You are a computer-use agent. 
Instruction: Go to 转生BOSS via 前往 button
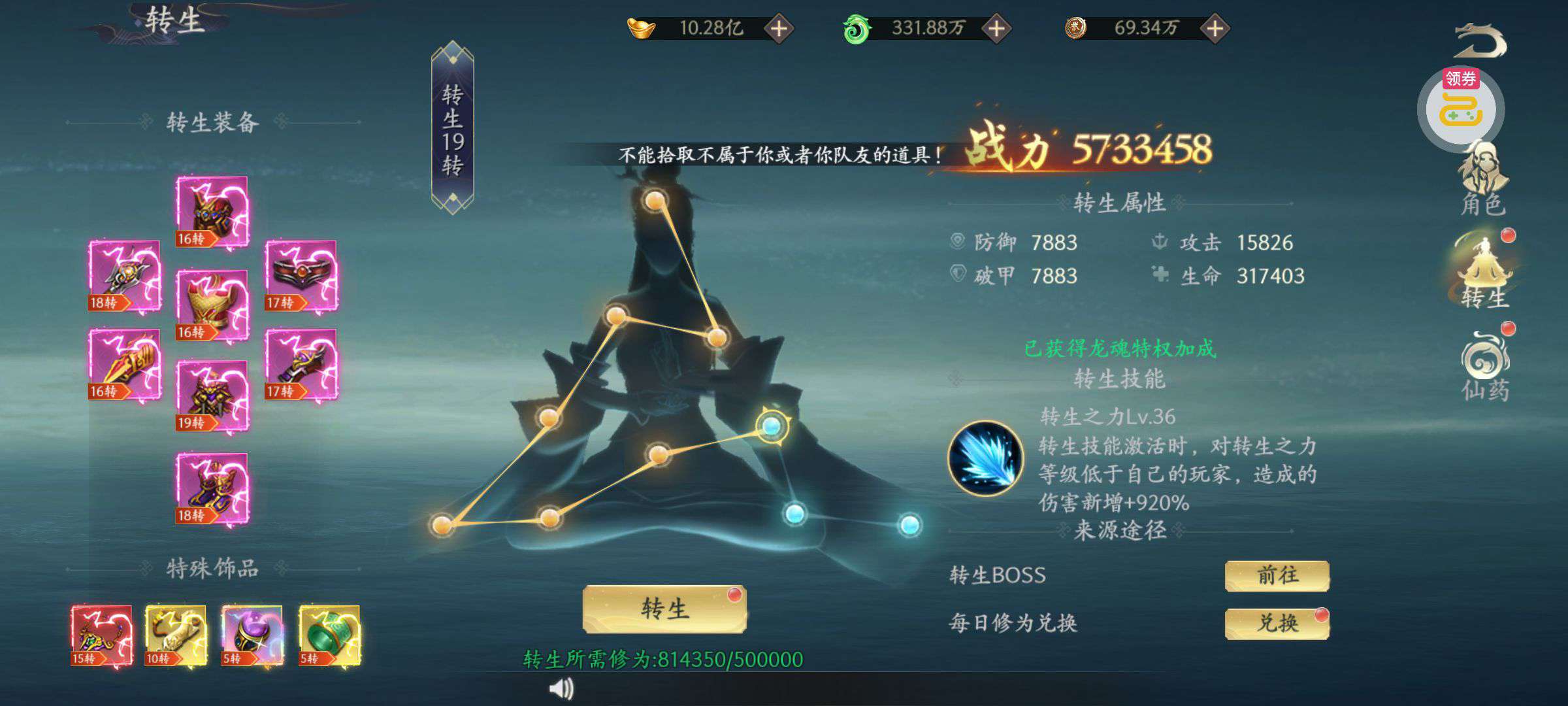click(1277, 576)
